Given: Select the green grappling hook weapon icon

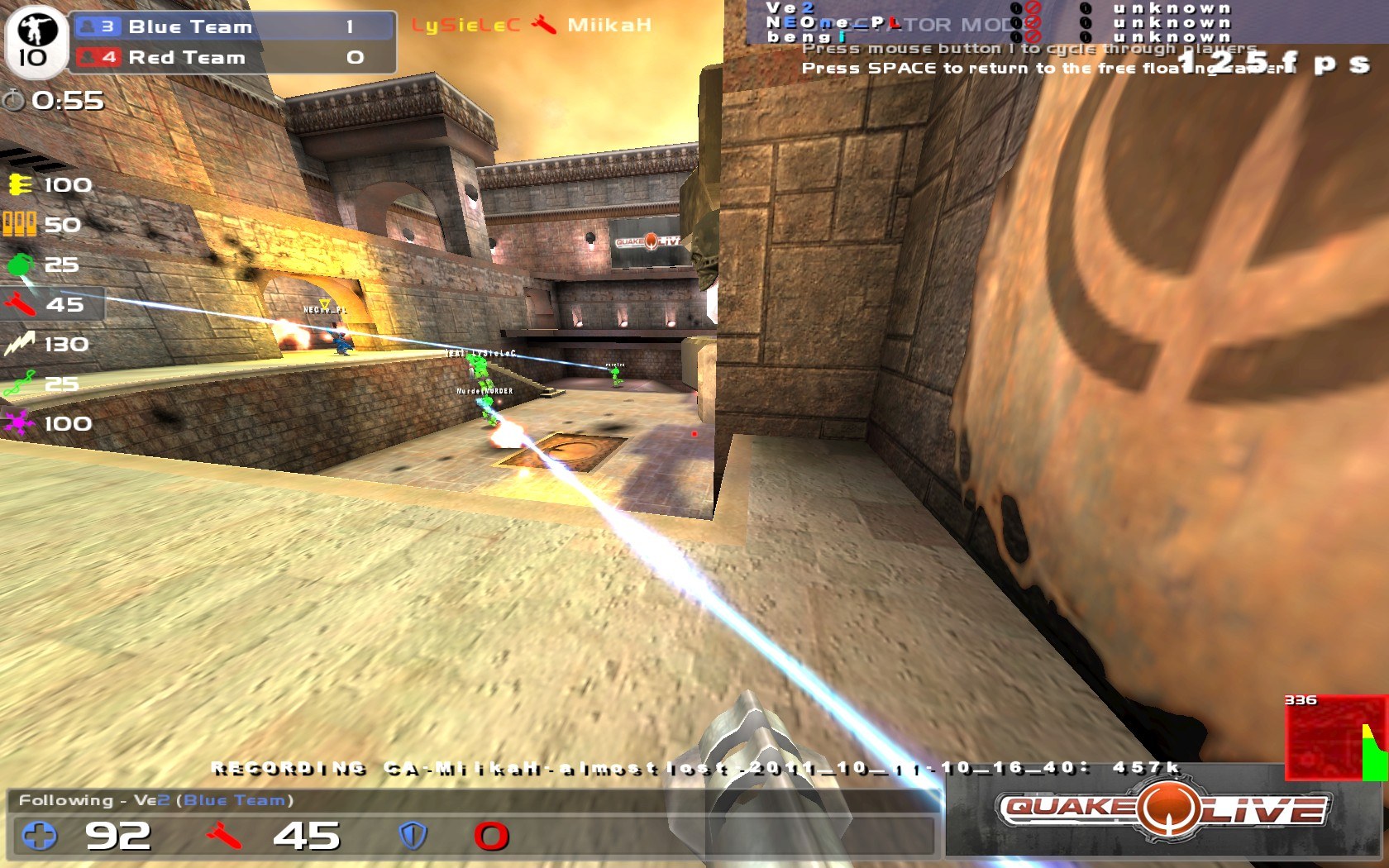Looking at the screenshot, I should point(18,383).
